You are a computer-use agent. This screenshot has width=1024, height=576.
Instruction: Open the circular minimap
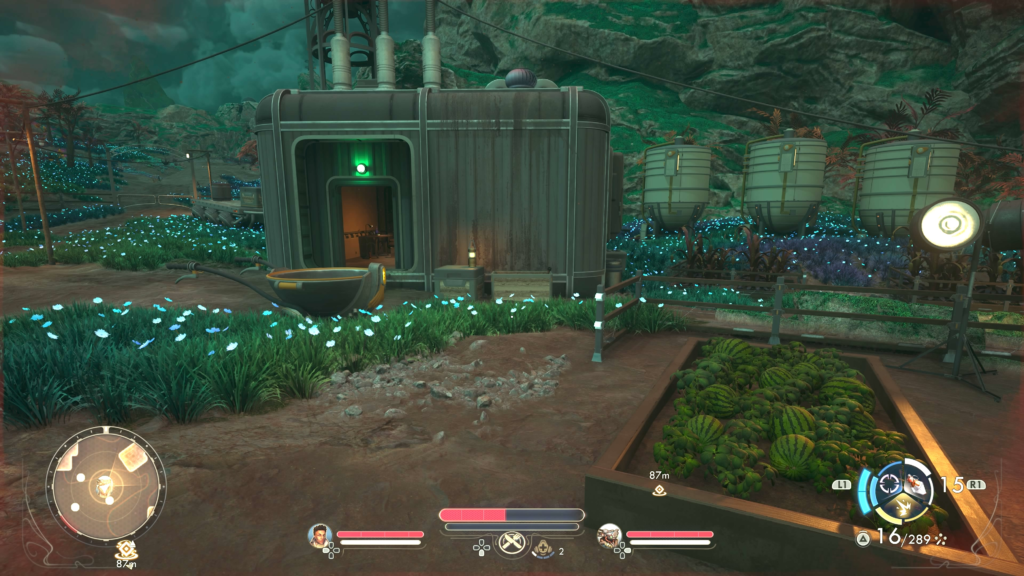[105, 487]
